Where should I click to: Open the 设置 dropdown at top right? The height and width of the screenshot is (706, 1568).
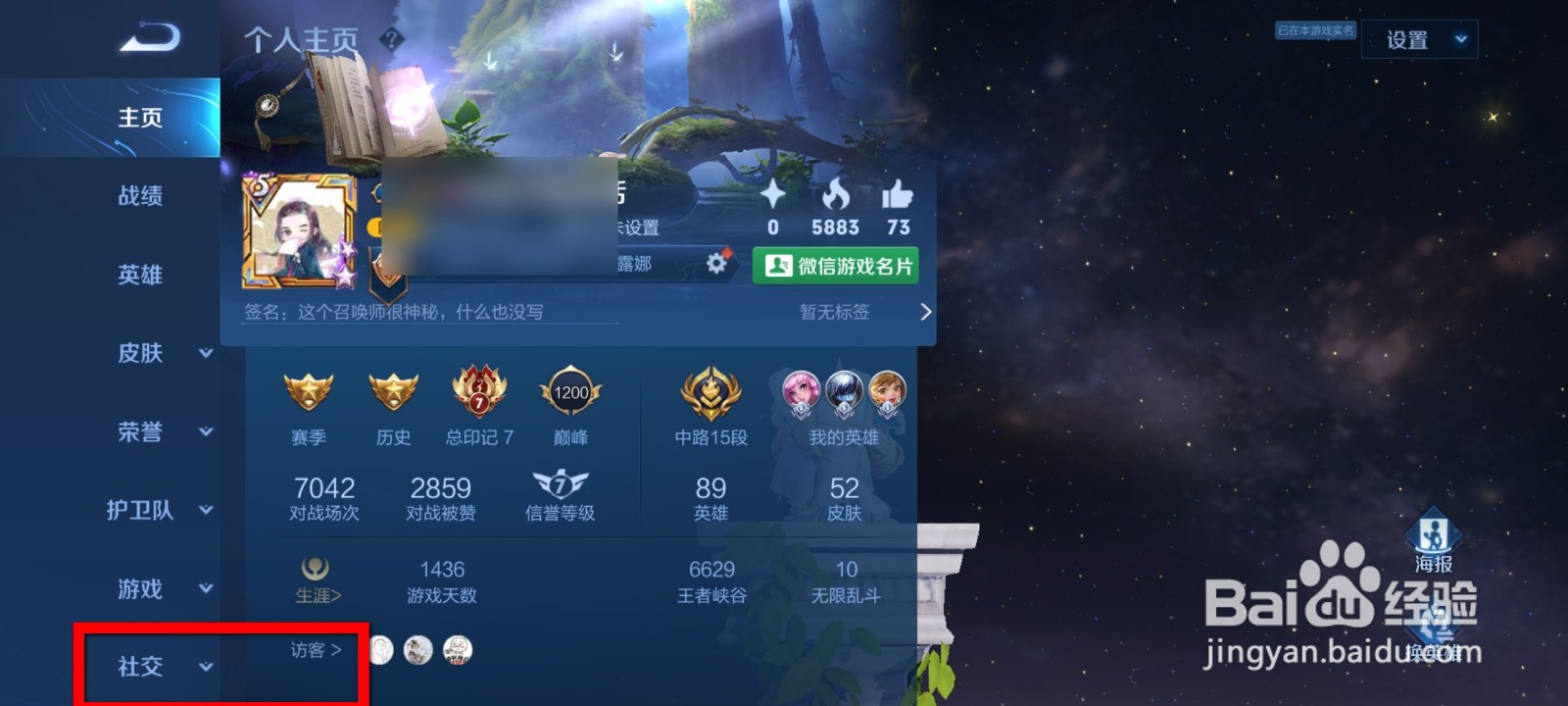pyautogui.click(x=1418, y=39)
